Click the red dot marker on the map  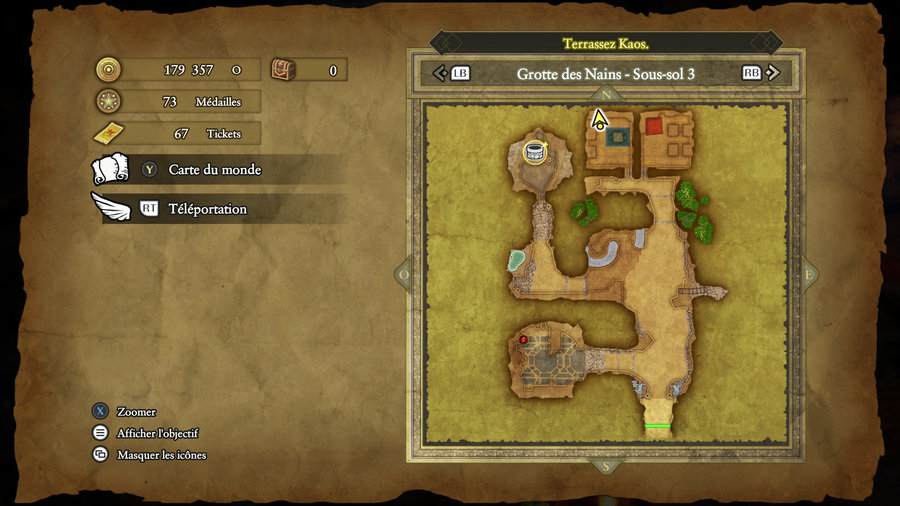click(522, 340)
